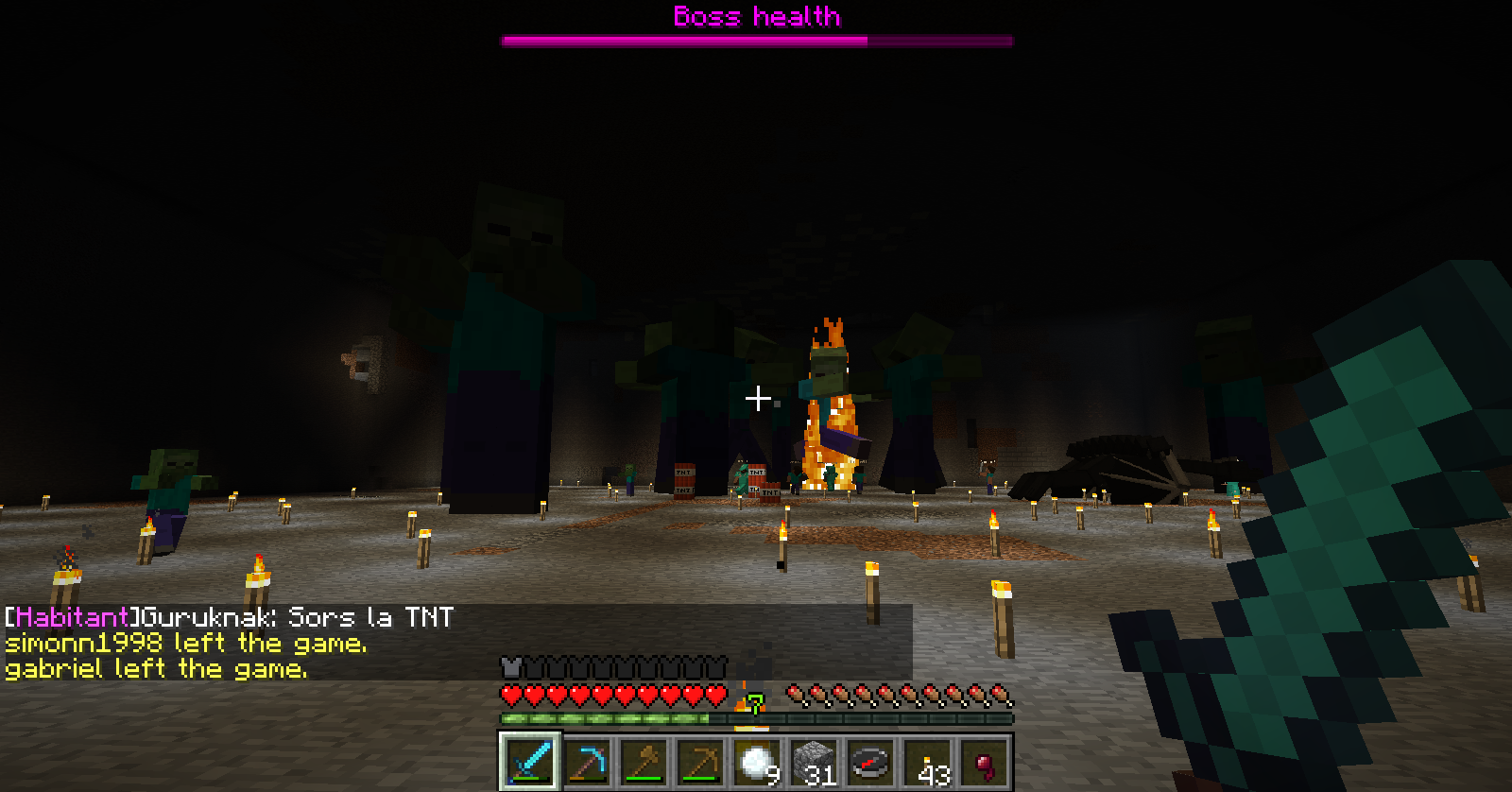The image size is (1512, 792).
Task: Choose the torch stack of 43
Action: pyautogui.click(x=927, y=762)
